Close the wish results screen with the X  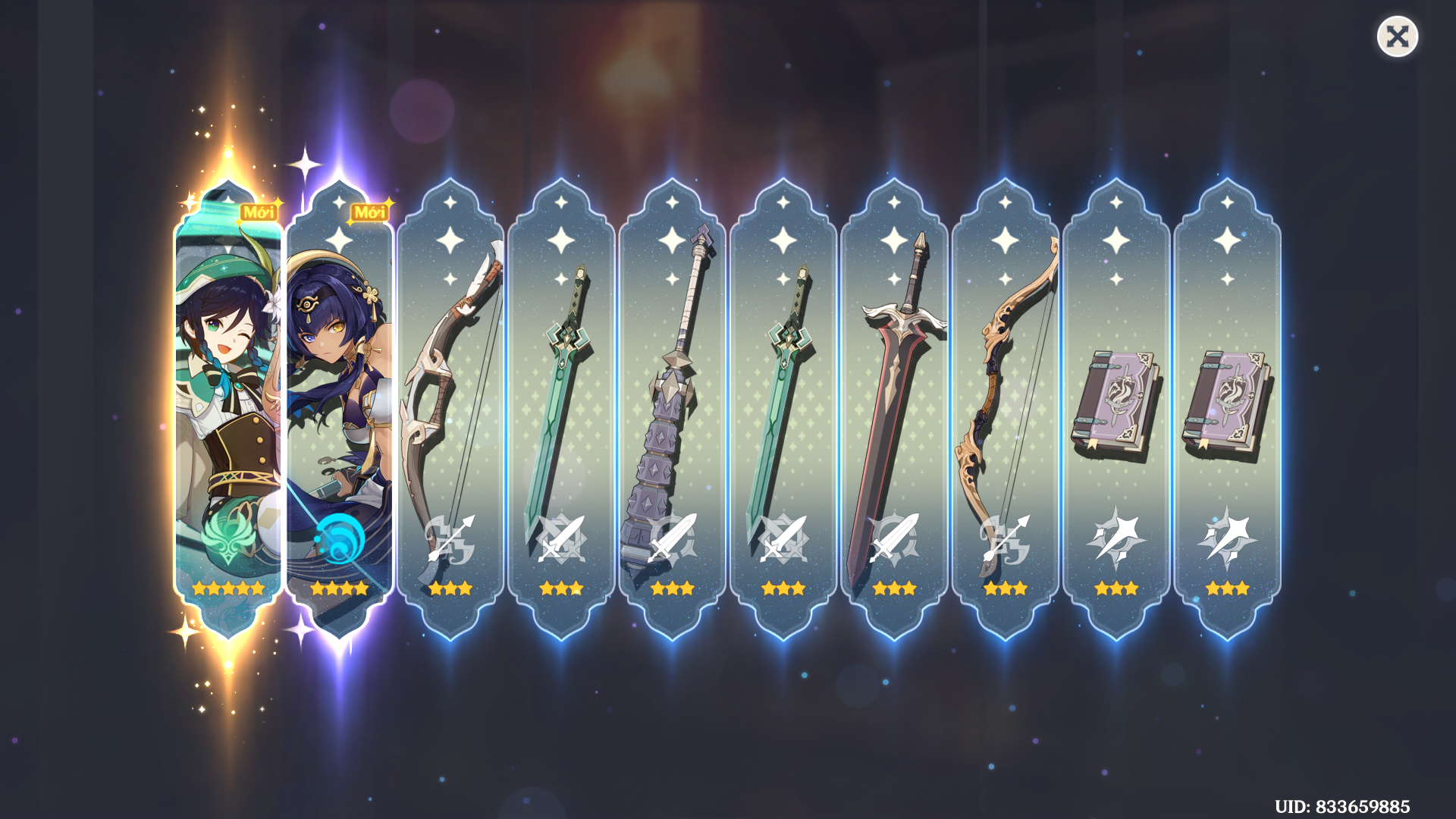1398,36
